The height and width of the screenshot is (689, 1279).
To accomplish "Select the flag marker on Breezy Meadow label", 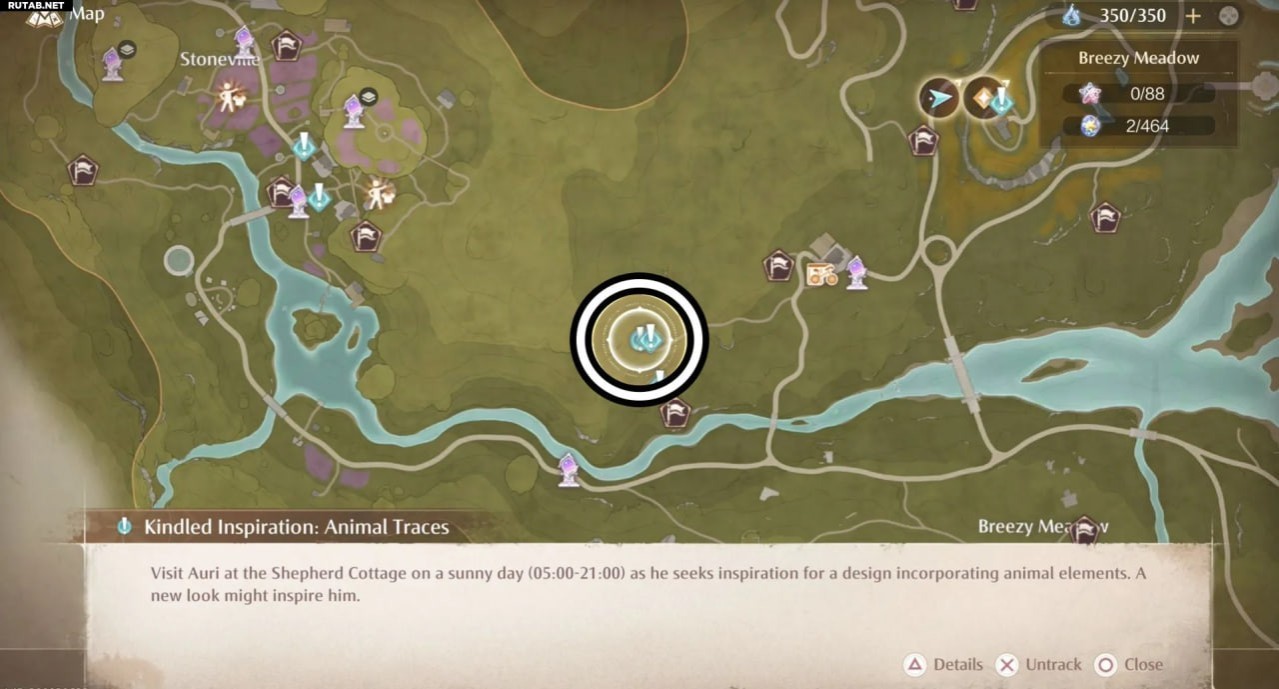I will point(1086,530).
